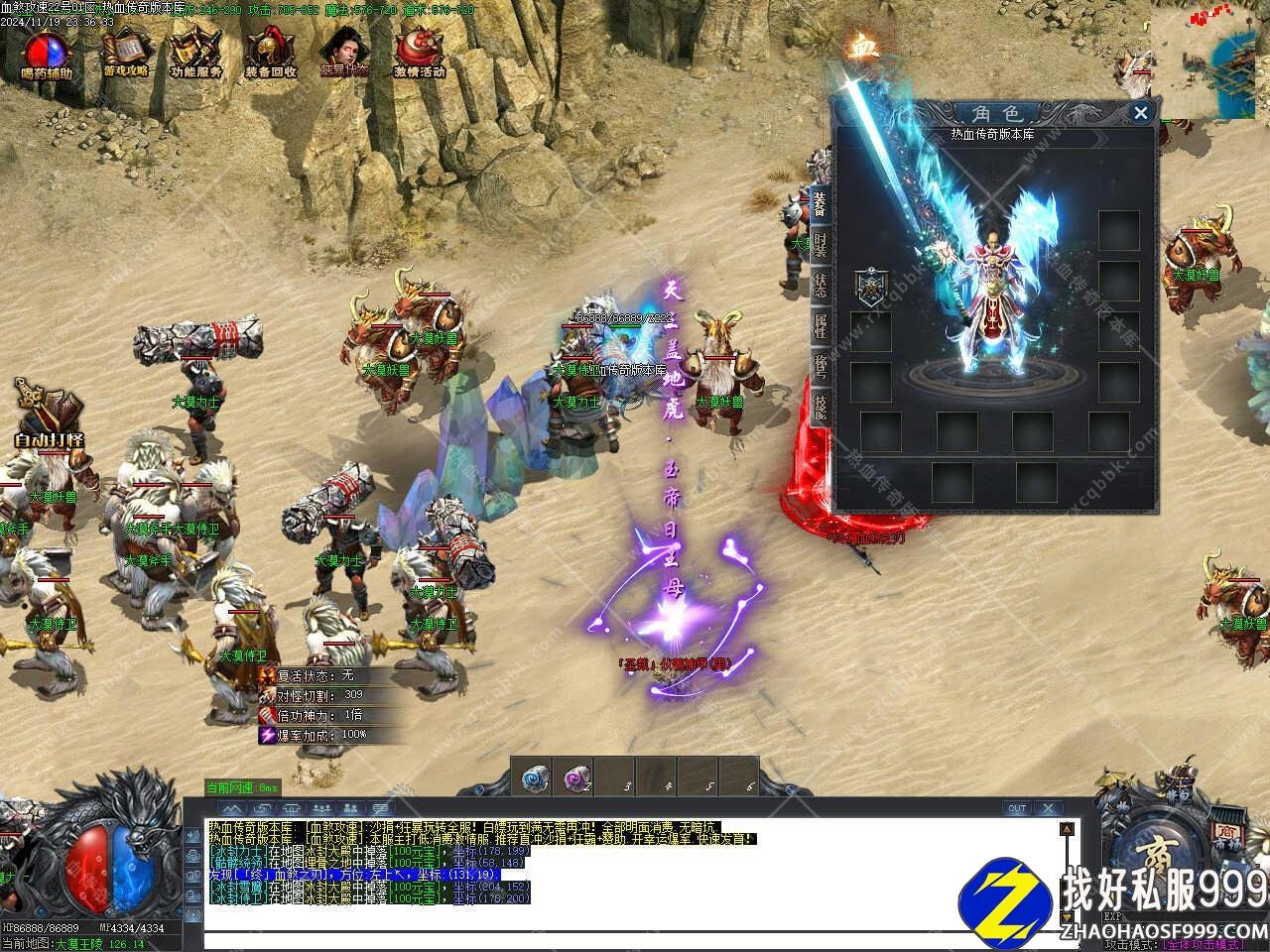Switch to the 技能 skills tab
This screenshot has height=952, width=1270.
(x=820, y=409)
